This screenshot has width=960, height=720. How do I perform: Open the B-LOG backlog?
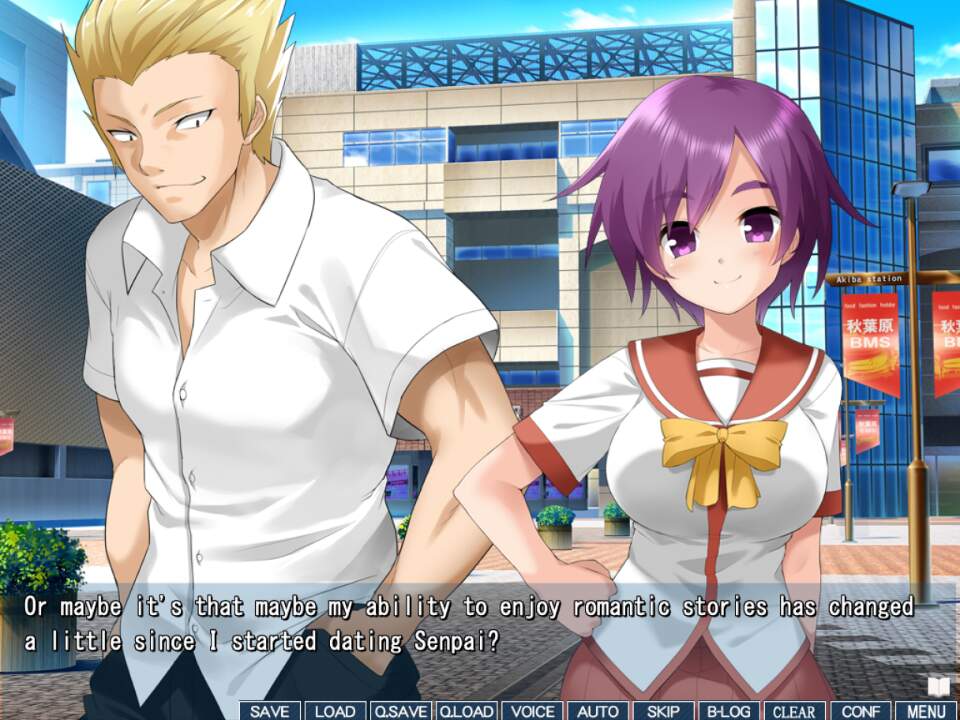729,711
